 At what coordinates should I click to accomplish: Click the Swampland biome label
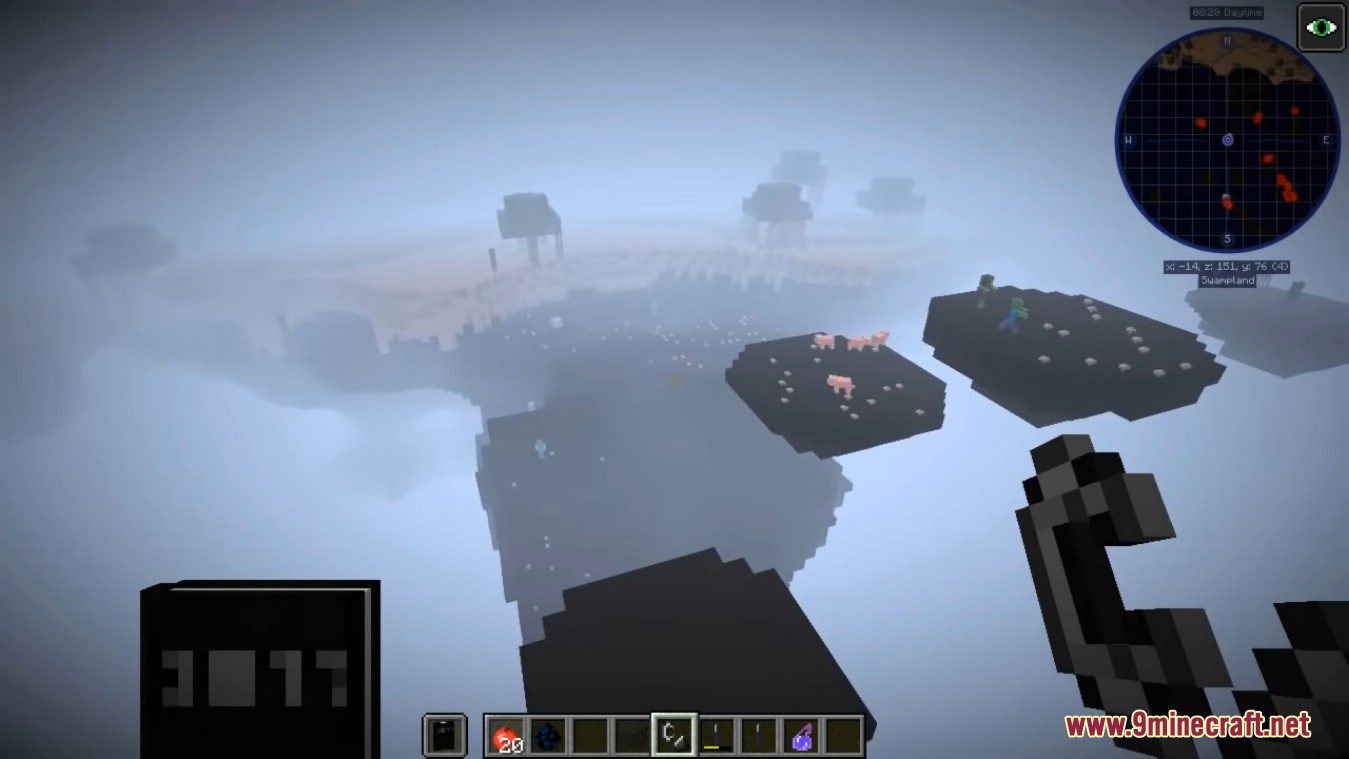tap(1228, 281)
